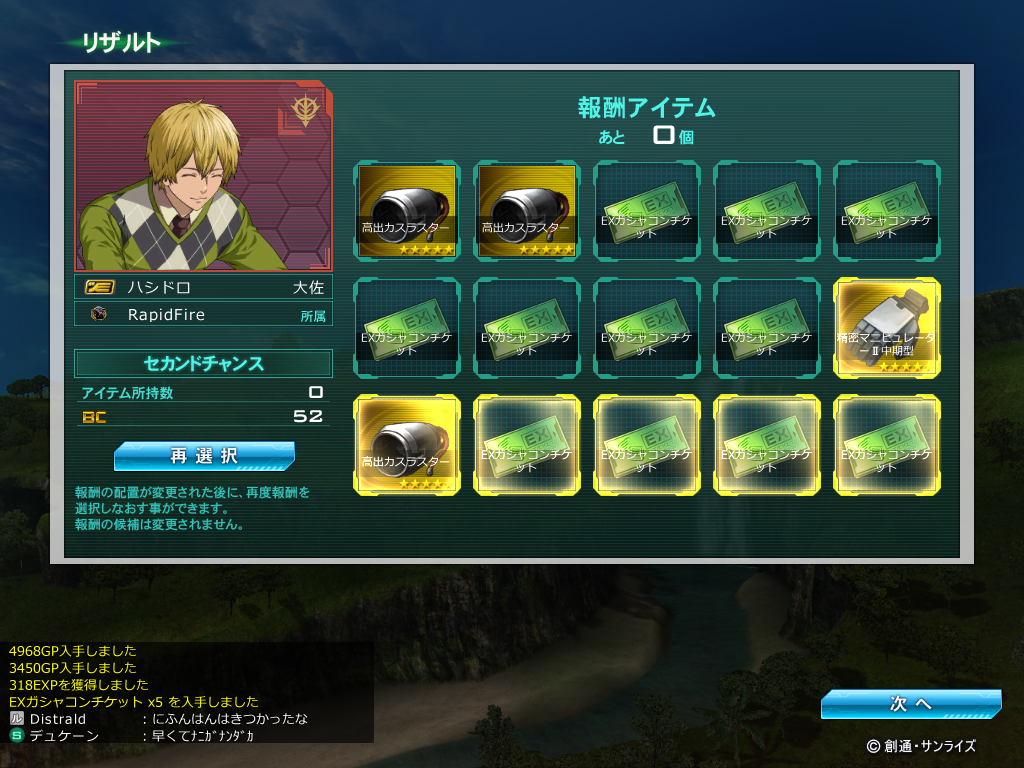The width and height of the screenshot is (1024, 768).
Task: Select the 精密マニピュレーターII中期型 reward tile
Action: 887,327
